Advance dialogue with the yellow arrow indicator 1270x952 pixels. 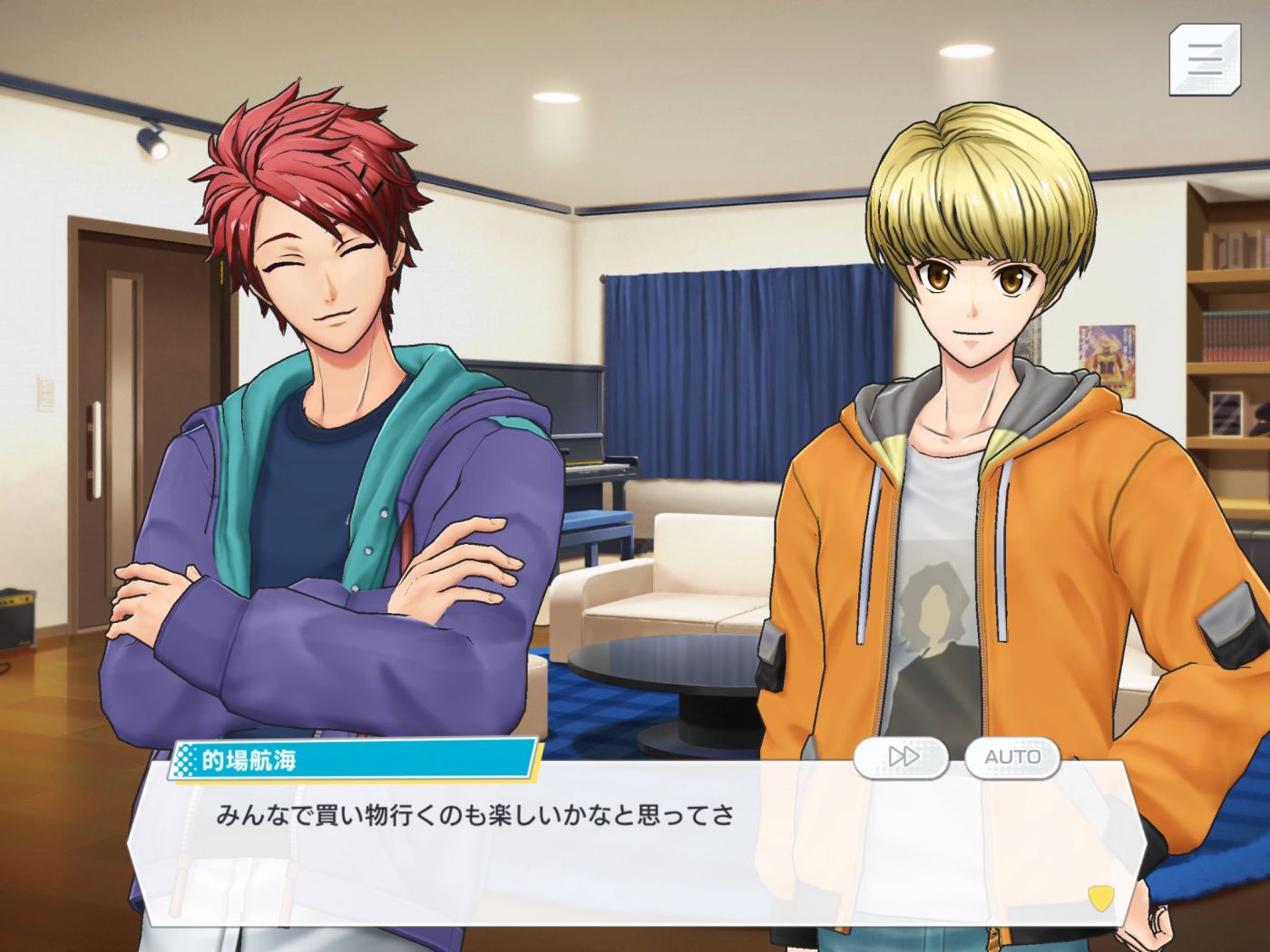(1100, 898)
